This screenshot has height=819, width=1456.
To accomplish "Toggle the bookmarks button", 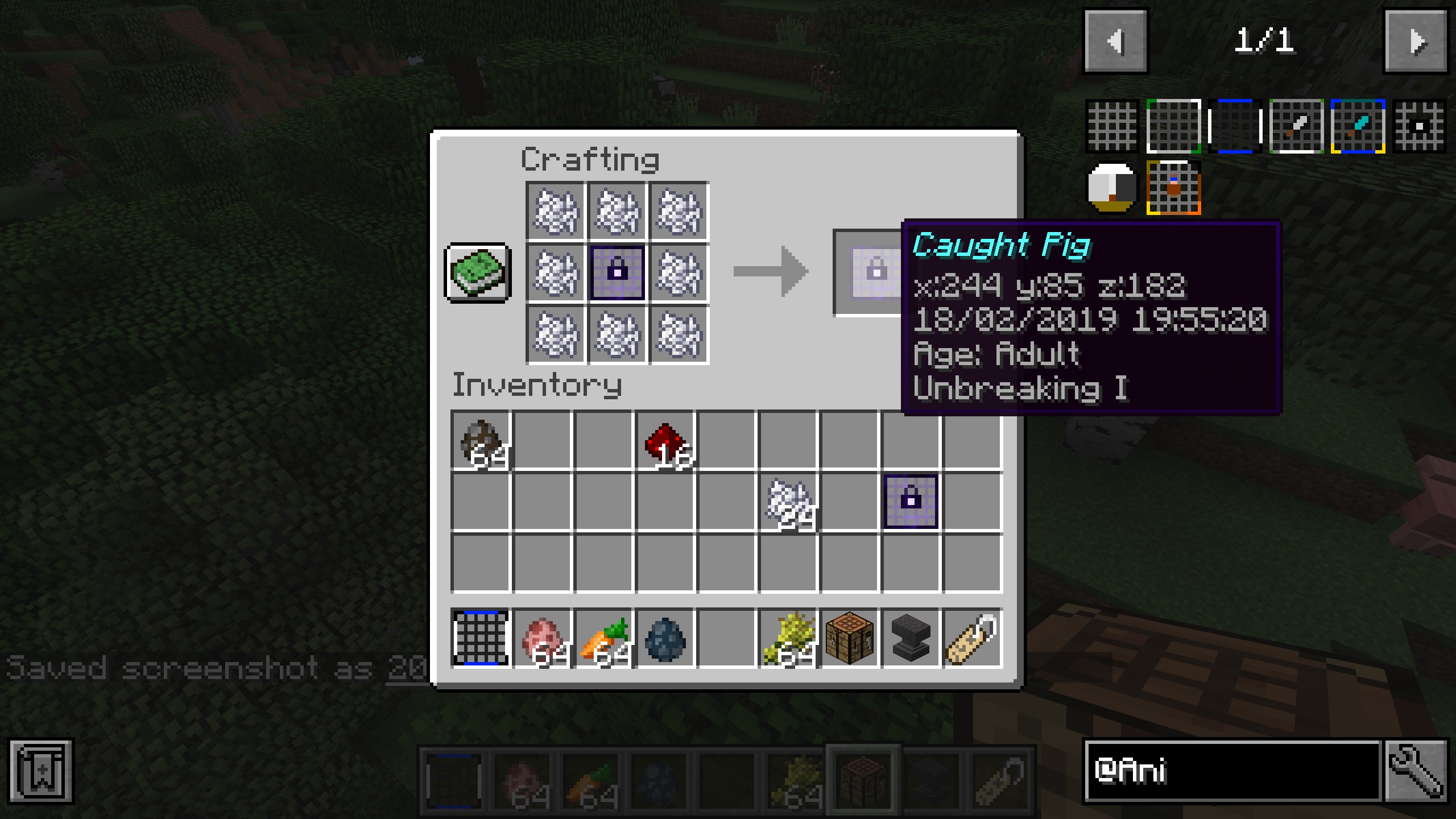I will coord(41,771).
